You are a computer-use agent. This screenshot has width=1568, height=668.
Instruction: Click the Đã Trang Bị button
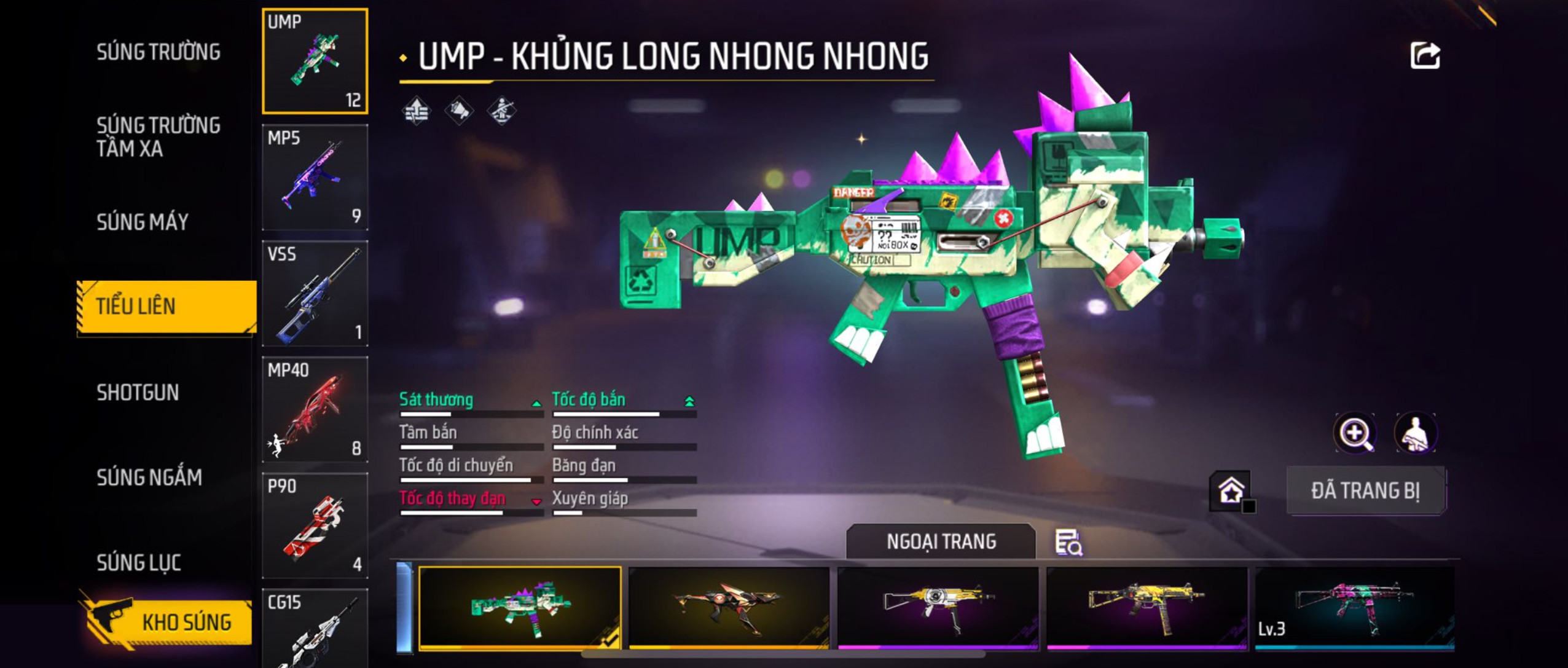(x=1365, y=490)
